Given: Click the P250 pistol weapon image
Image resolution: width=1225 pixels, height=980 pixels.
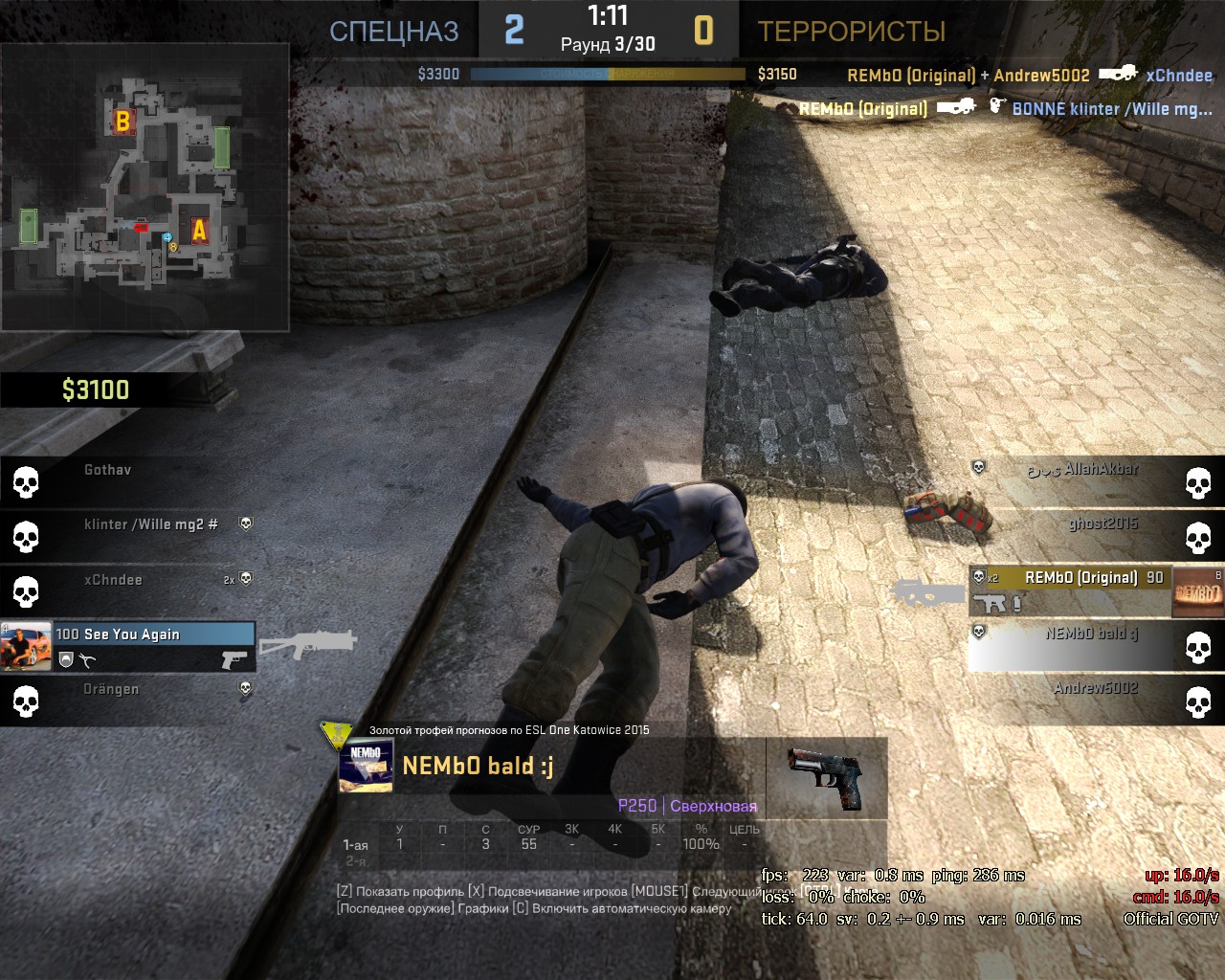Looking at the screenshot, I should (825, 776).
